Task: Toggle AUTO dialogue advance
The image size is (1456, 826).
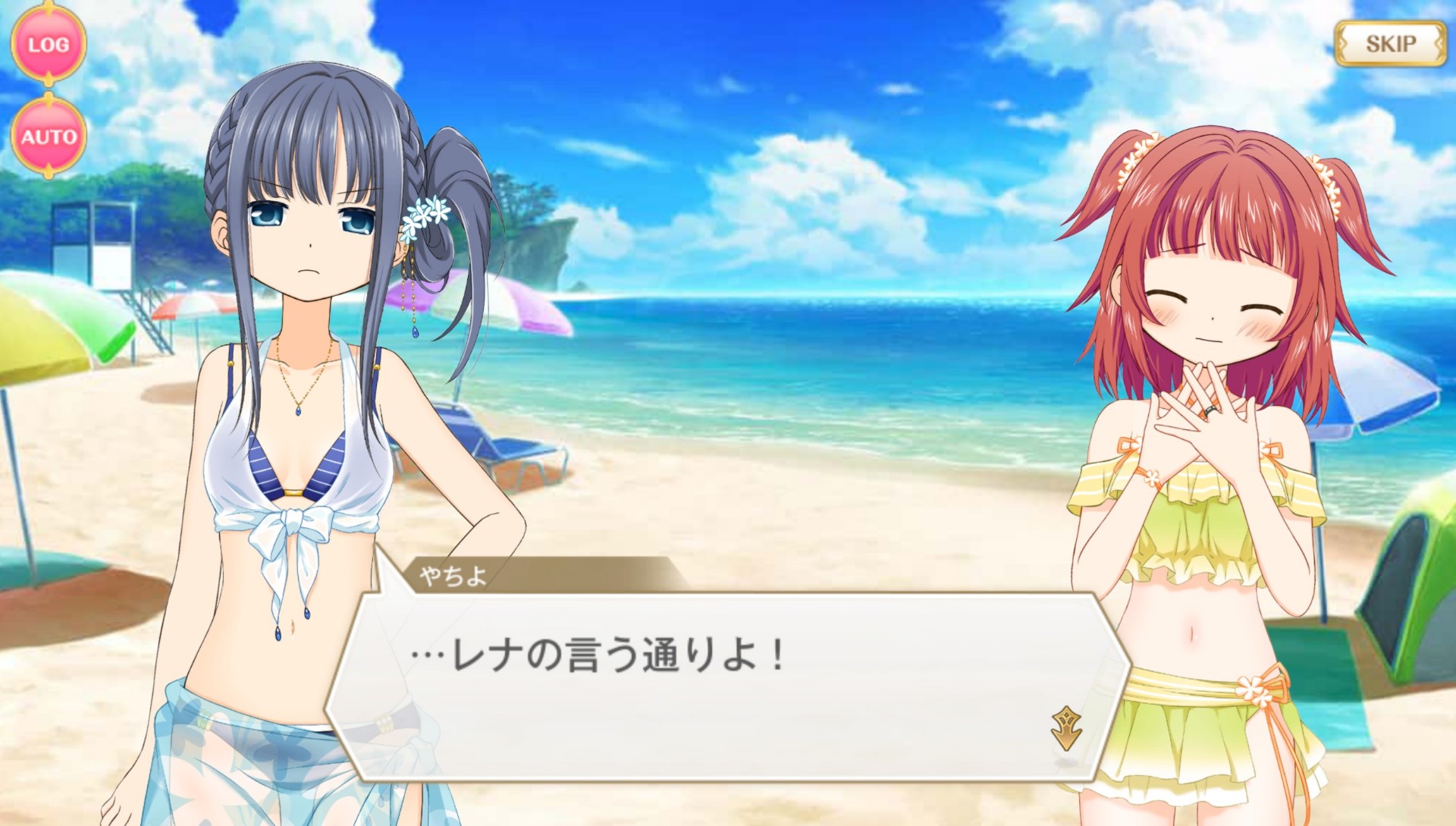Action: tap(49, 137)
